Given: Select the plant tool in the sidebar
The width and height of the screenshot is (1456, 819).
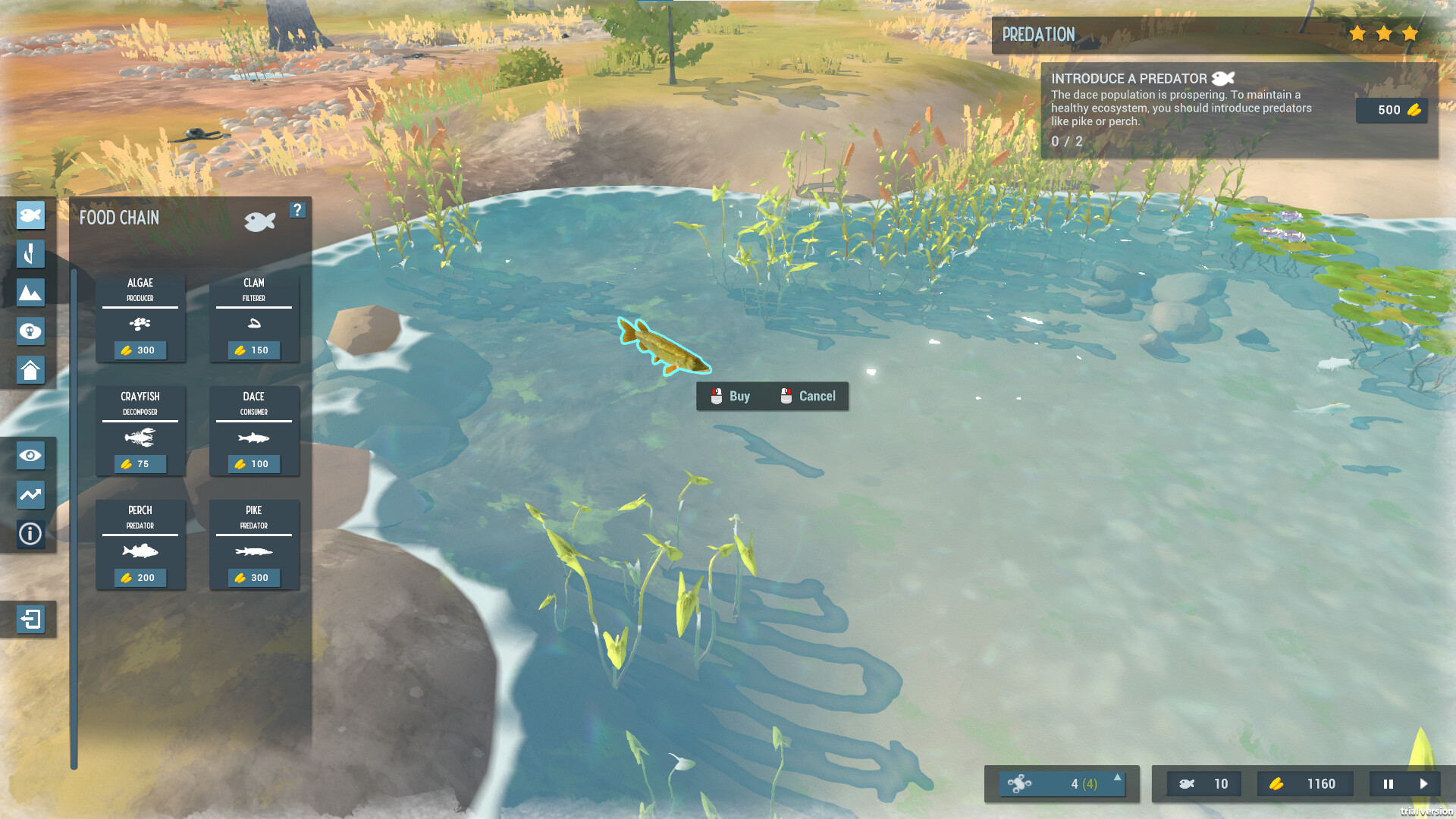Looking at the screenshot, I should click(x=30, y=254).
